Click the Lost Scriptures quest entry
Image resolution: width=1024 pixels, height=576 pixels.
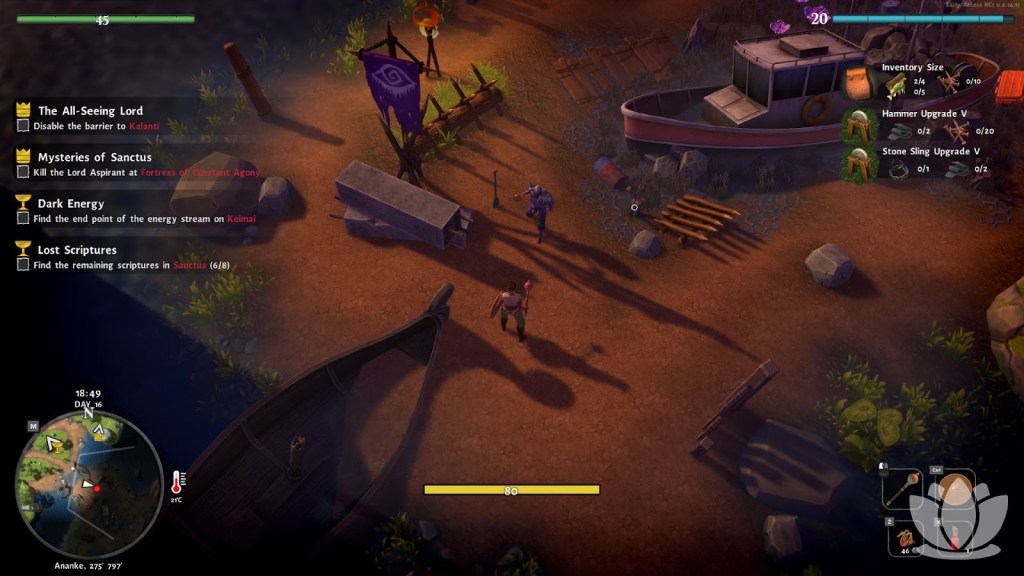click(x=77, y=249)
